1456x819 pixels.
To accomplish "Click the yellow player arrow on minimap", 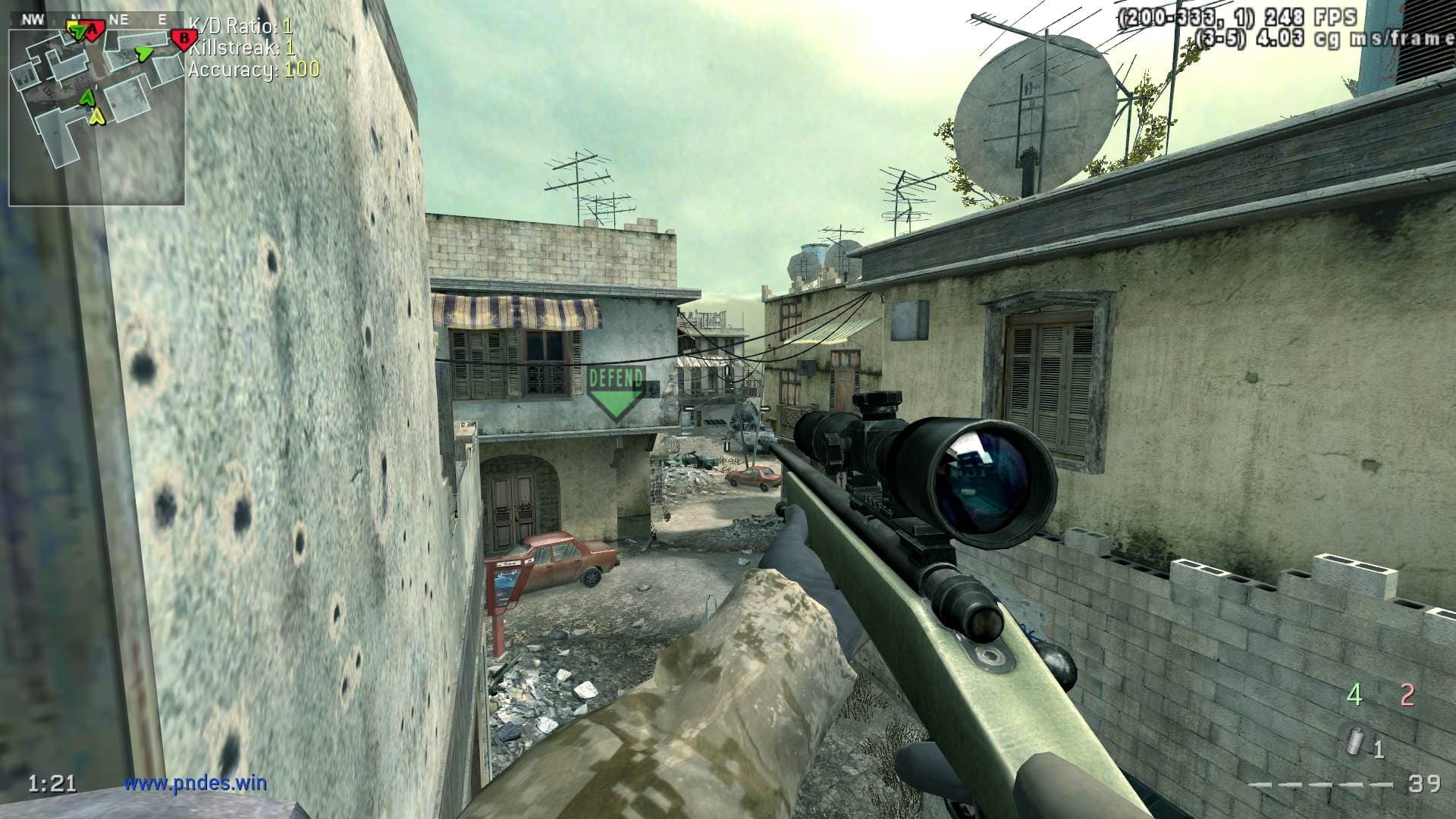I will click(x=96, y=116).
